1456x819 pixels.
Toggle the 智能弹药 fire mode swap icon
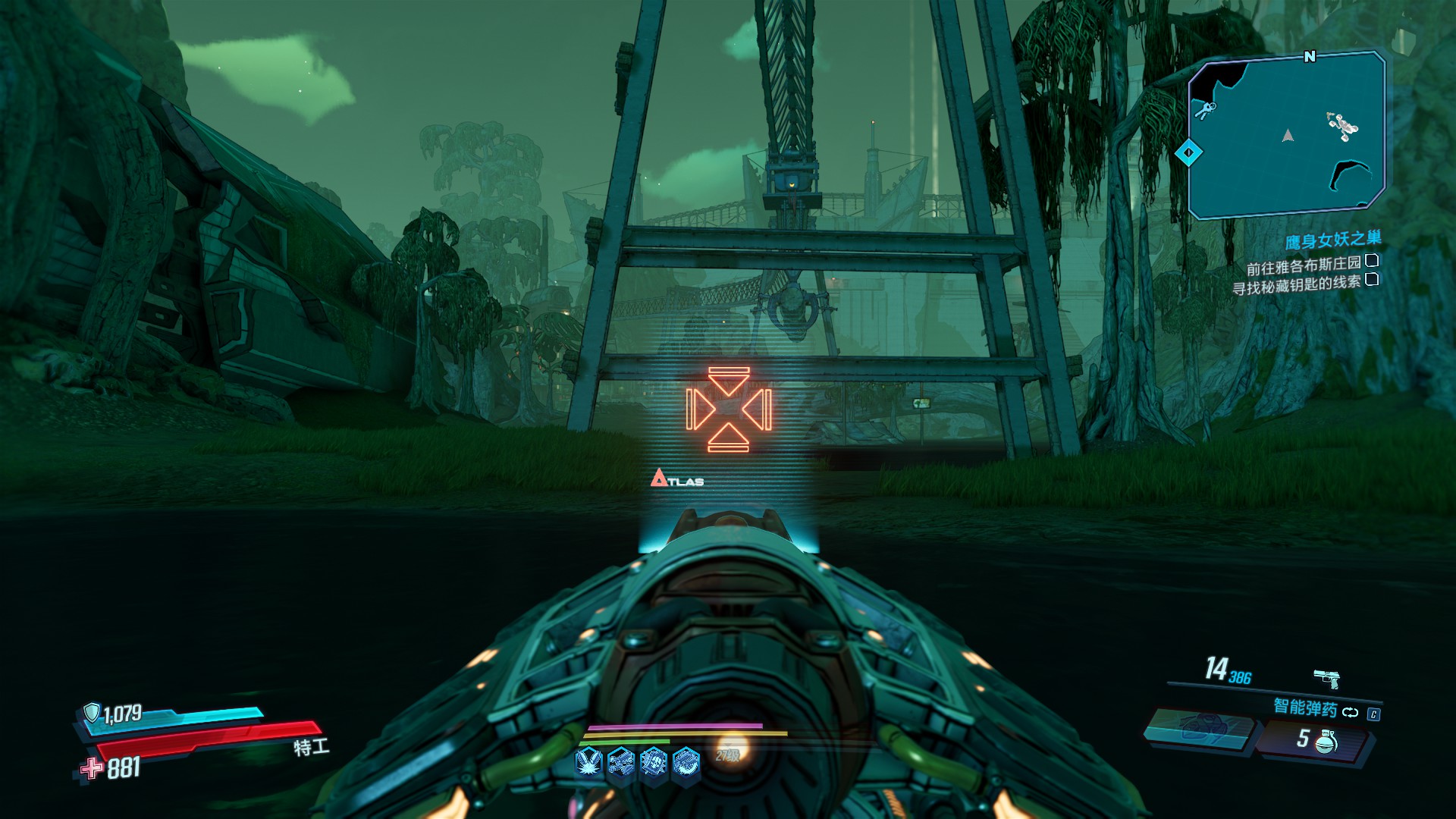point(1350,712)
